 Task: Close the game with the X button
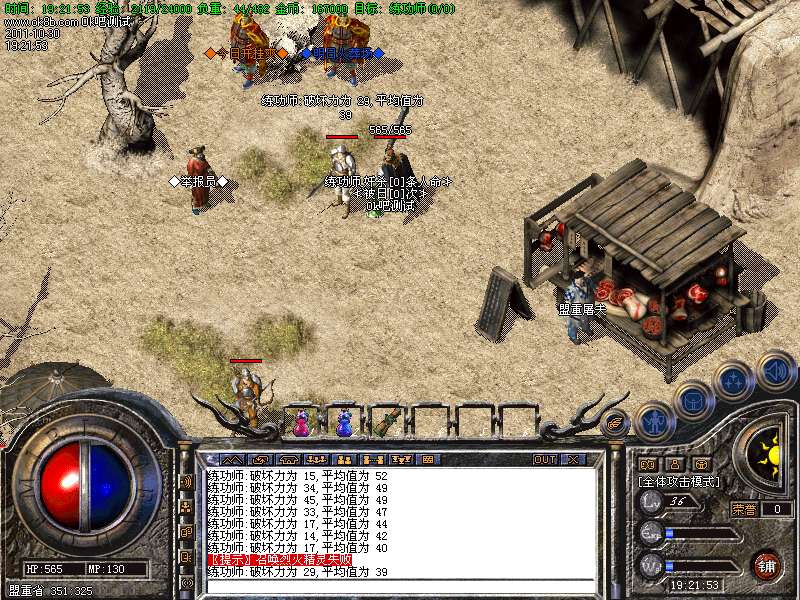[x=573, y=459]
